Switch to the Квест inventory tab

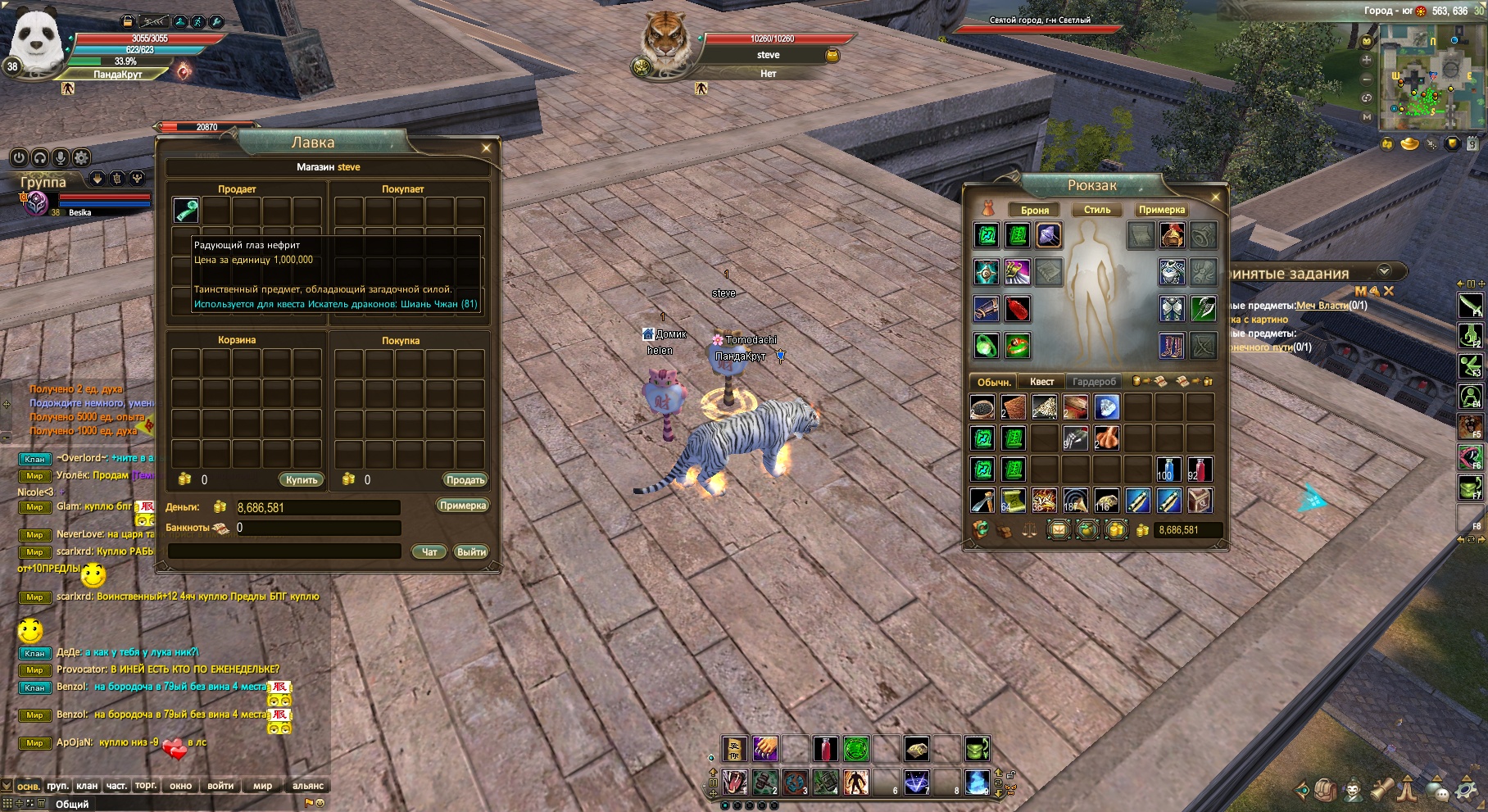pos(1041,382)
